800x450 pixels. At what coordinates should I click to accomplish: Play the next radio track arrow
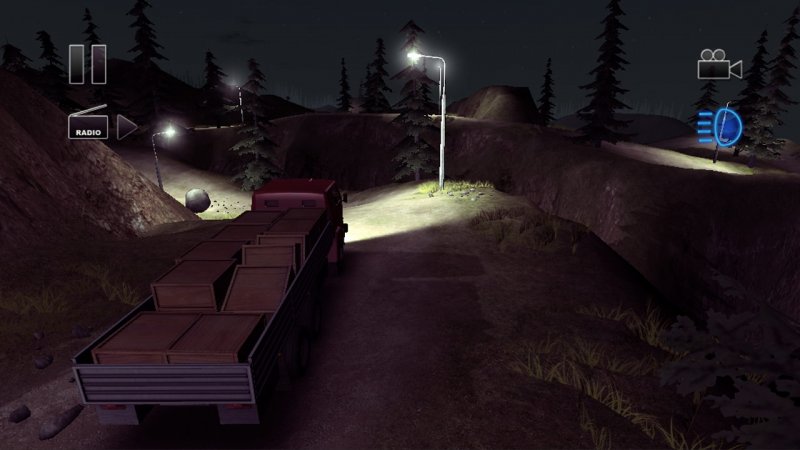pos(127,126)
